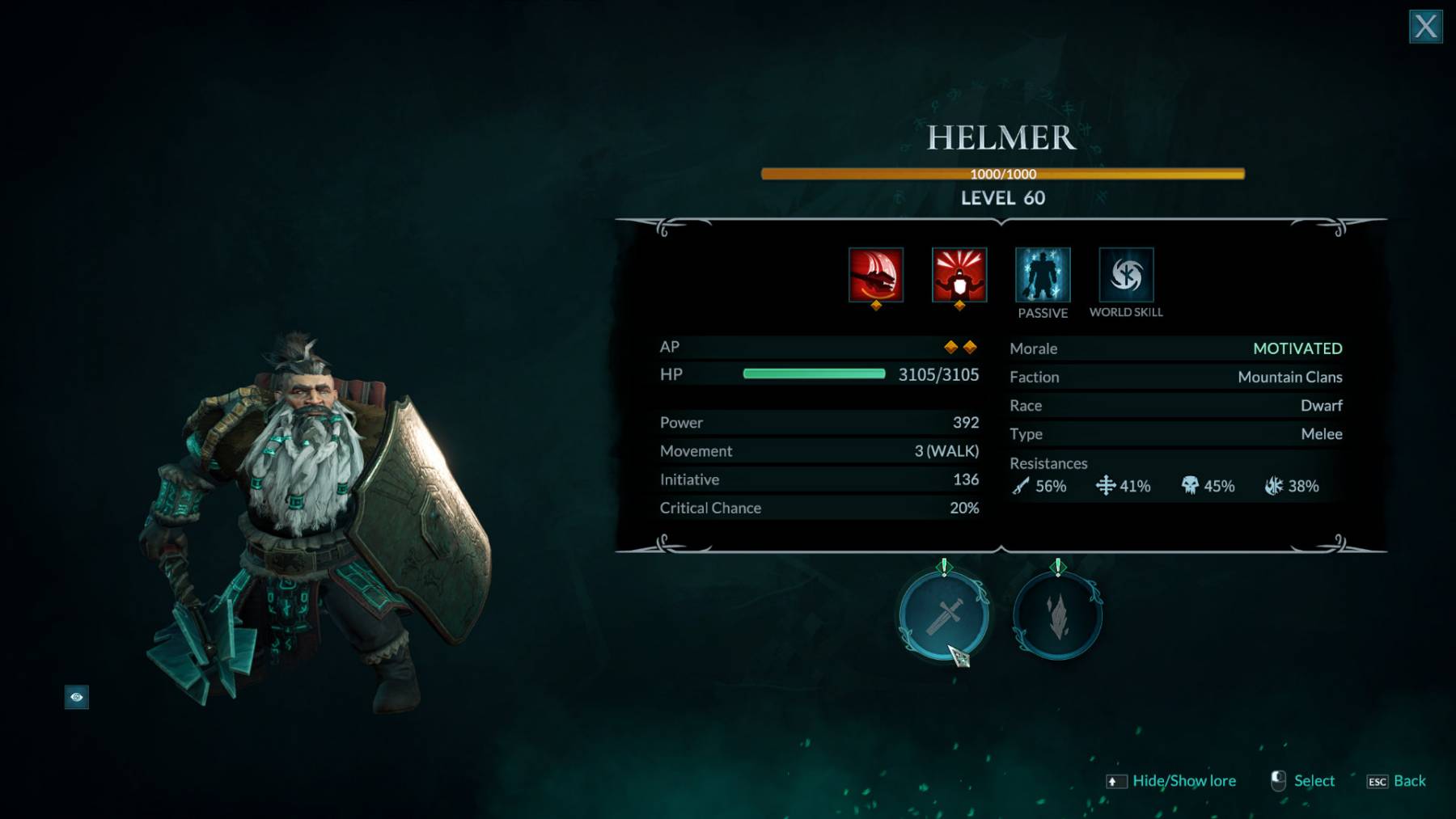This screenshot has height=819, width=1456.
Task: Click the Hide/Show lore option
Action: 1183,781
